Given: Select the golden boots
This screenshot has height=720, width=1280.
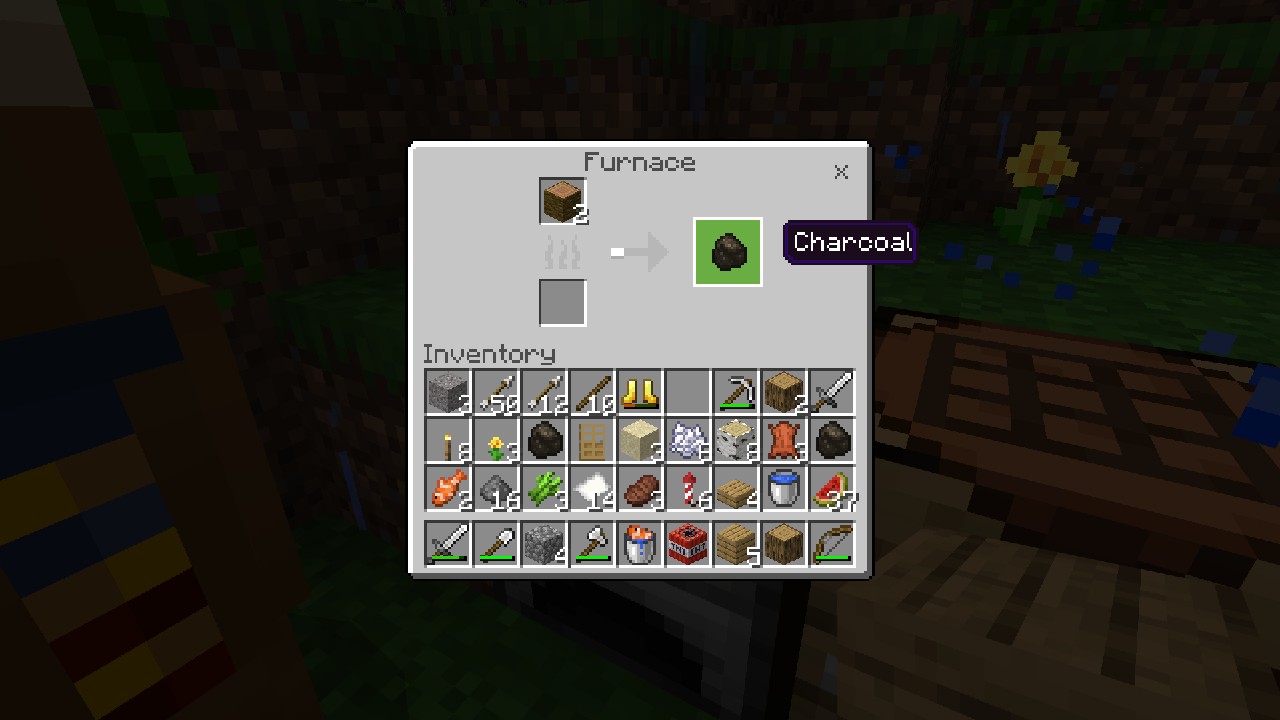Looking at the screenshot, I should [x=639, y=393].
